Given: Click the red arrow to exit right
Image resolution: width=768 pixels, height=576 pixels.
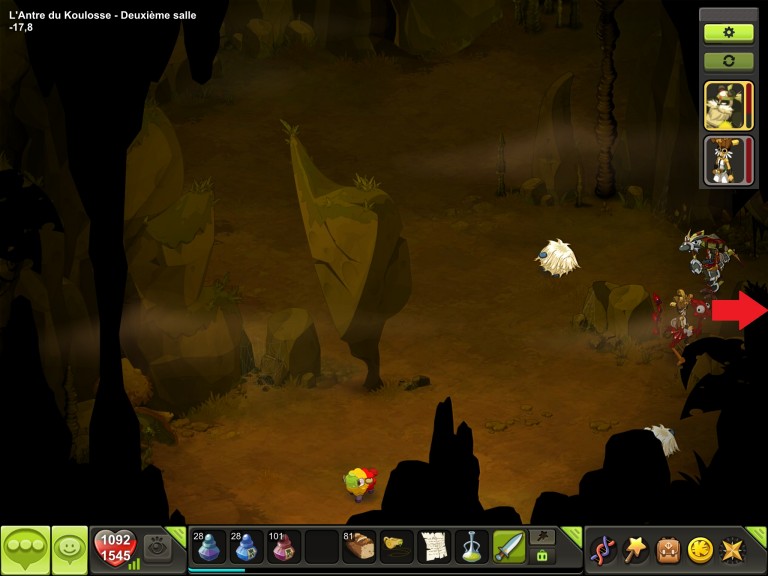Looking at the screenshot, I should [738, 310].
